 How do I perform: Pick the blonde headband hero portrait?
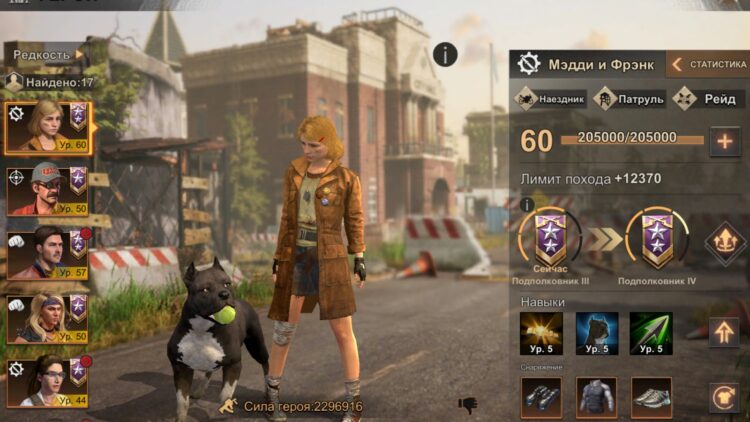coord(47,317)
